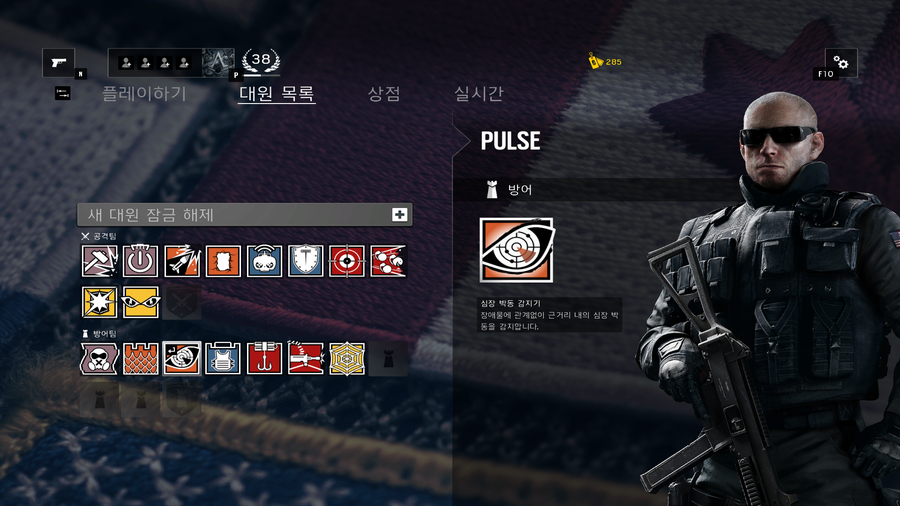Screen dimensions: 900x506
Task: Select Sledge's hammer operator icon
Action: tap(100, 261)
